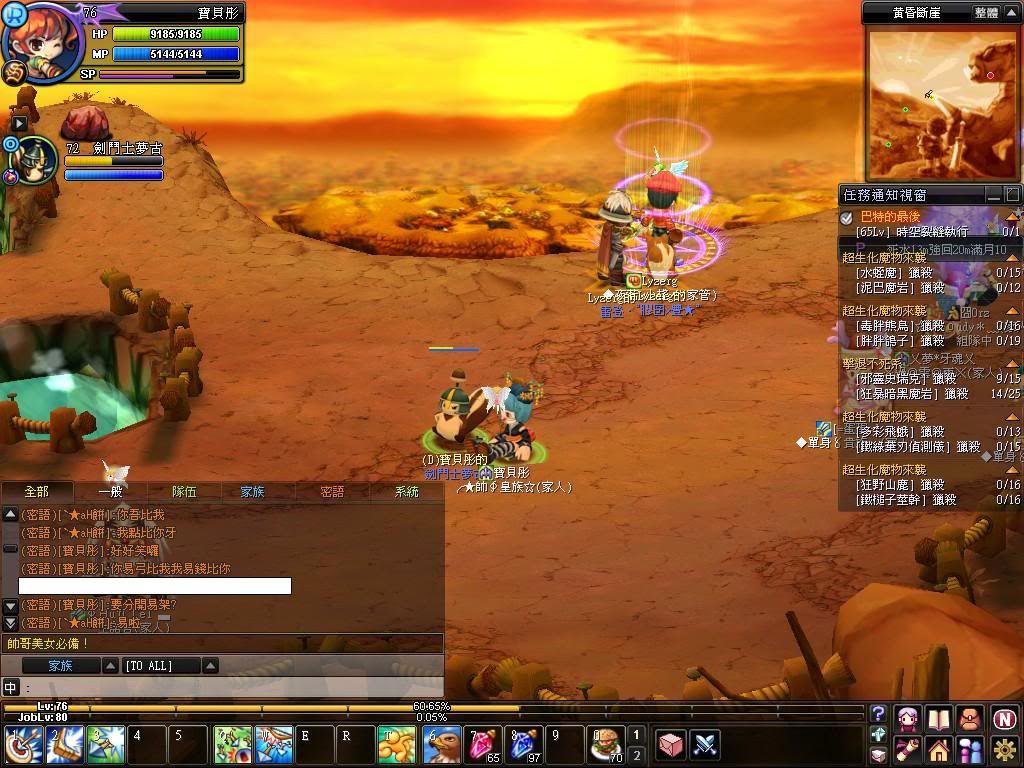The image size is (1024, 768).
Task: Open the 隊伍 party chat tab
Action: tap(184, 491)
